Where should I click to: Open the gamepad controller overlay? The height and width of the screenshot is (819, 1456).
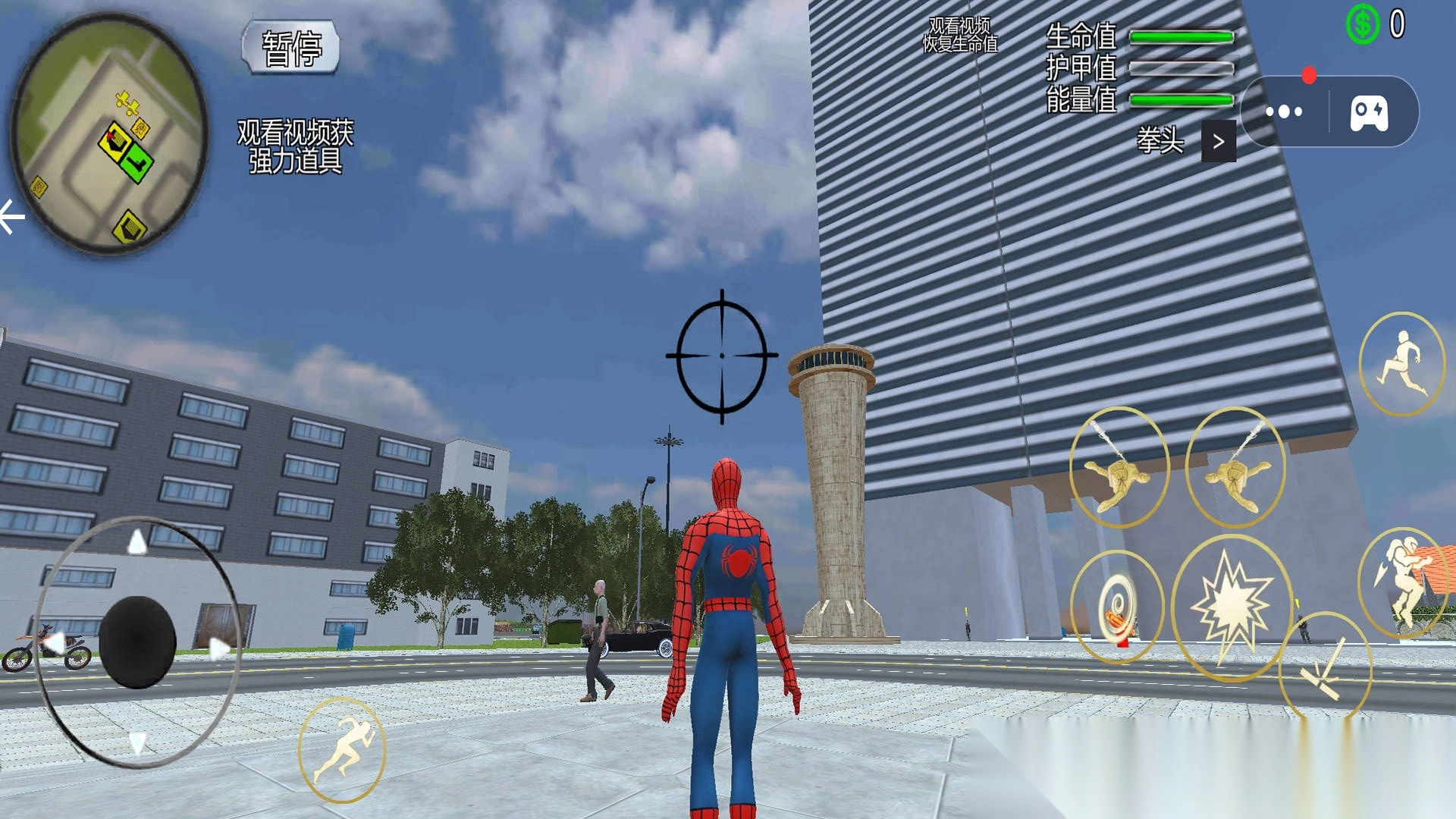click(1369, 113)
